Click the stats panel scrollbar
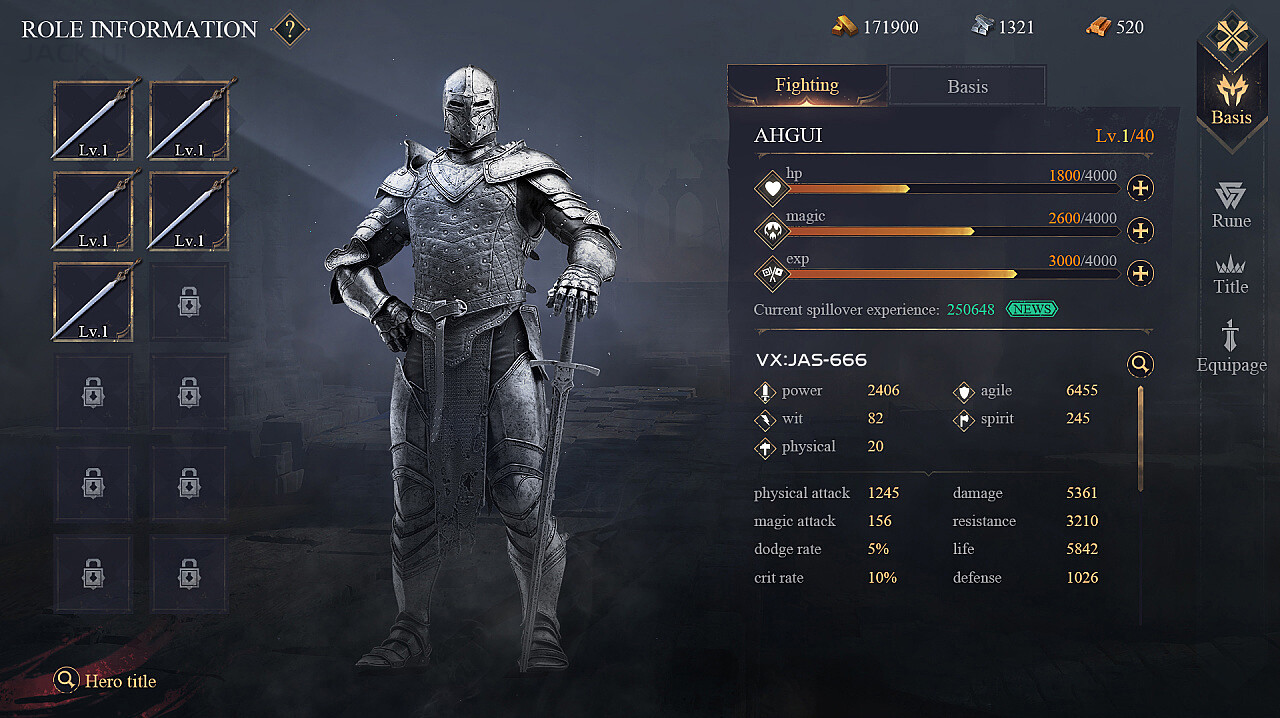 point(1140,437)
